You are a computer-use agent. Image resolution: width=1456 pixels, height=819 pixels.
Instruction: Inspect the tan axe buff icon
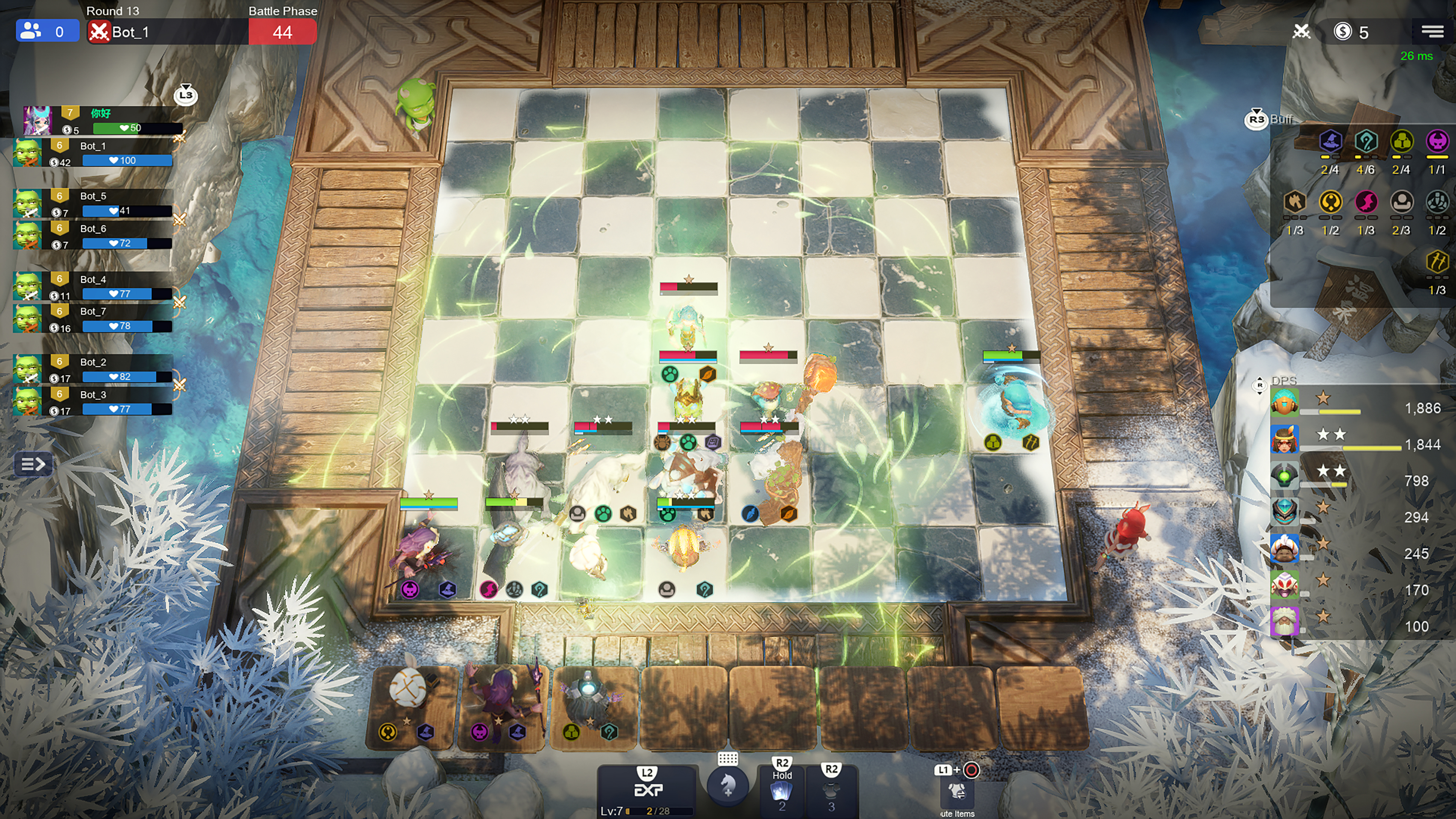tap(1294, 201)
